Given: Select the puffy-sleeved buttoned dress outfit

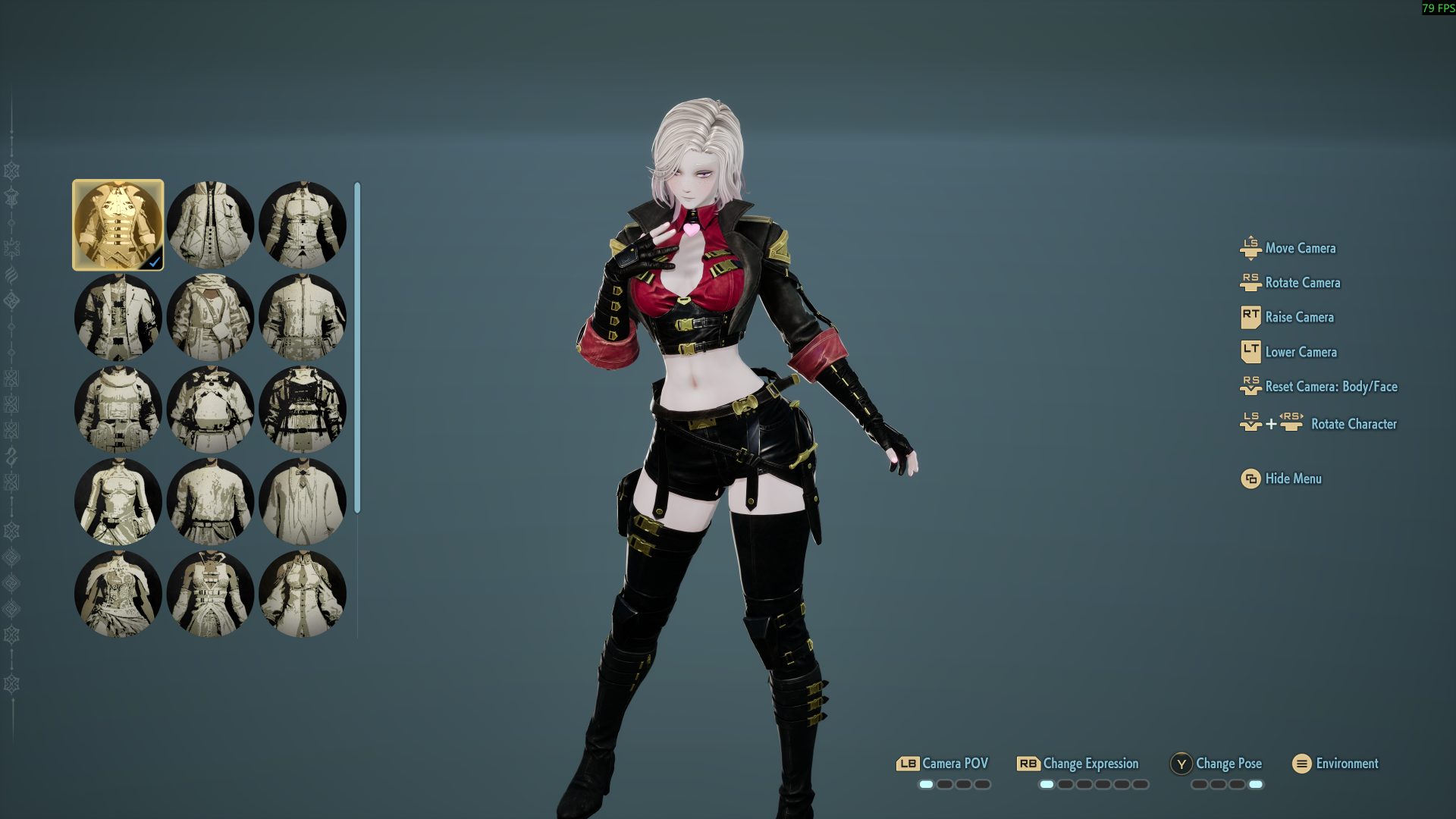Looking at the screenshot, I should click(x=302, y=594).
